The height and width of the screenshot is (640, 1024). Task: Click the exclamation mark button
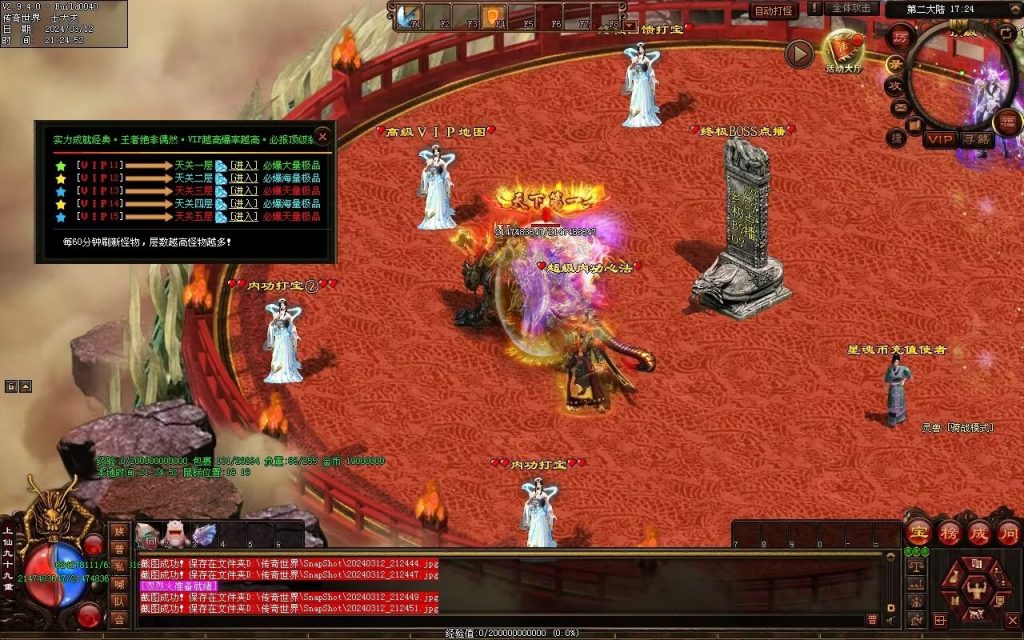[x=814, y=9]
